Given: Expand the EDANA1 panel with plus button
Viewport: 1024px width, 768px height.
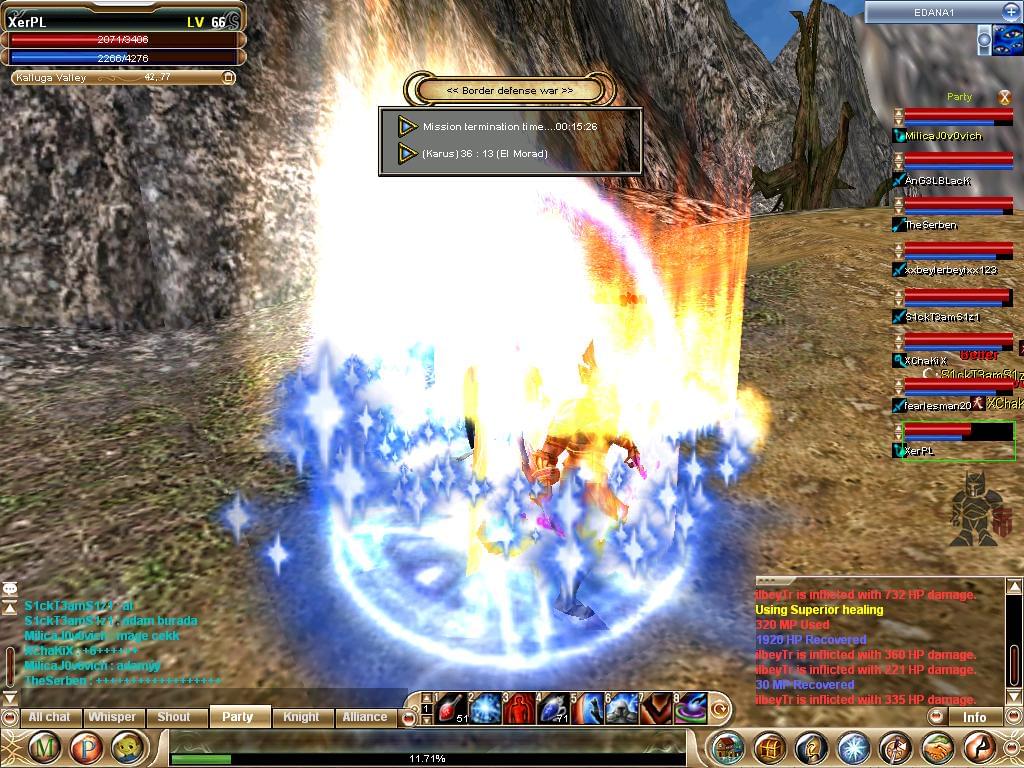Looking at the screenshot, I should (x=1010, y=11).
